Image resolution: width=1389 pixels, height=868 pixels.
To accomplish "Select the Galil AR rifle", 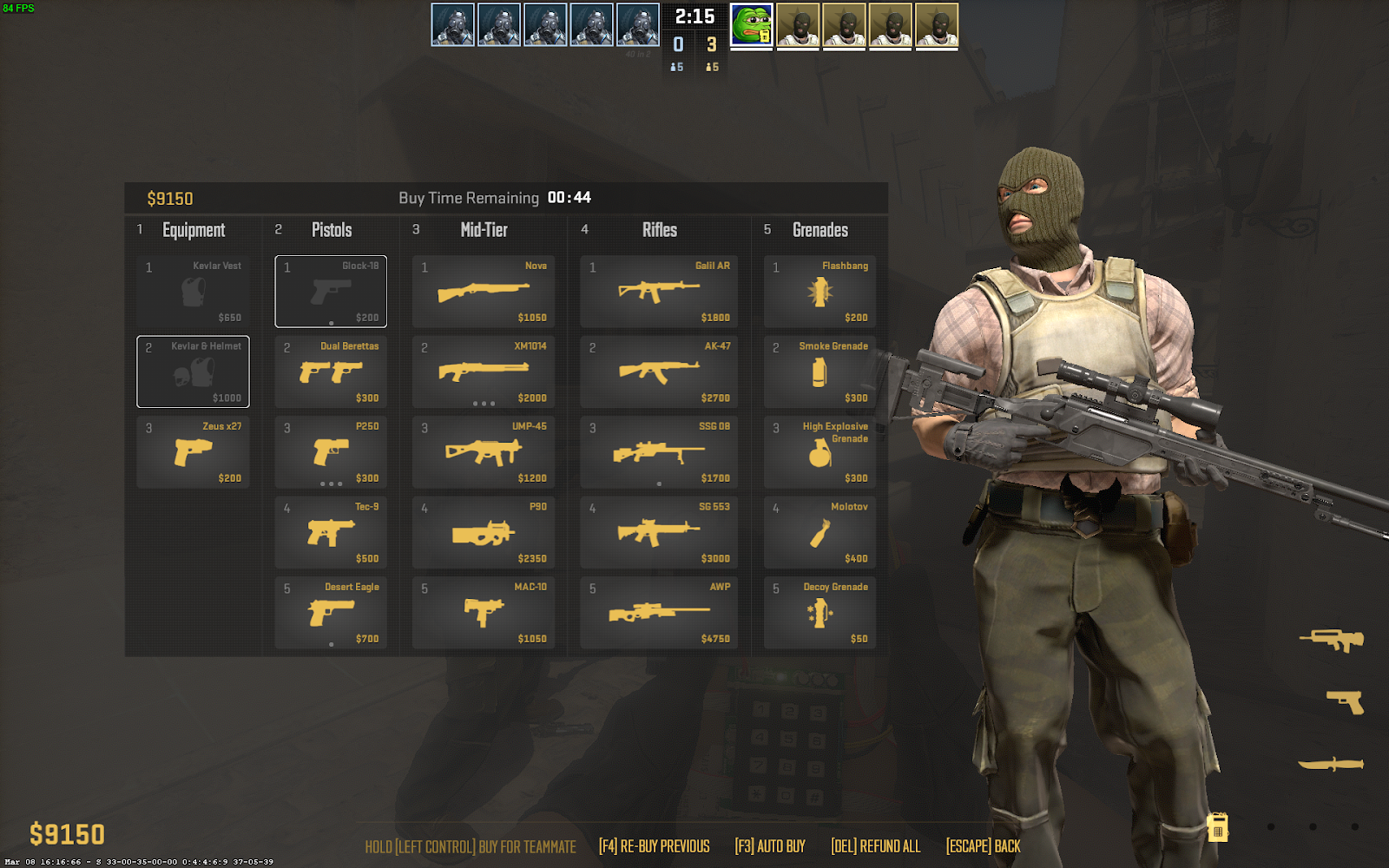I will click(x=659, y=292).
